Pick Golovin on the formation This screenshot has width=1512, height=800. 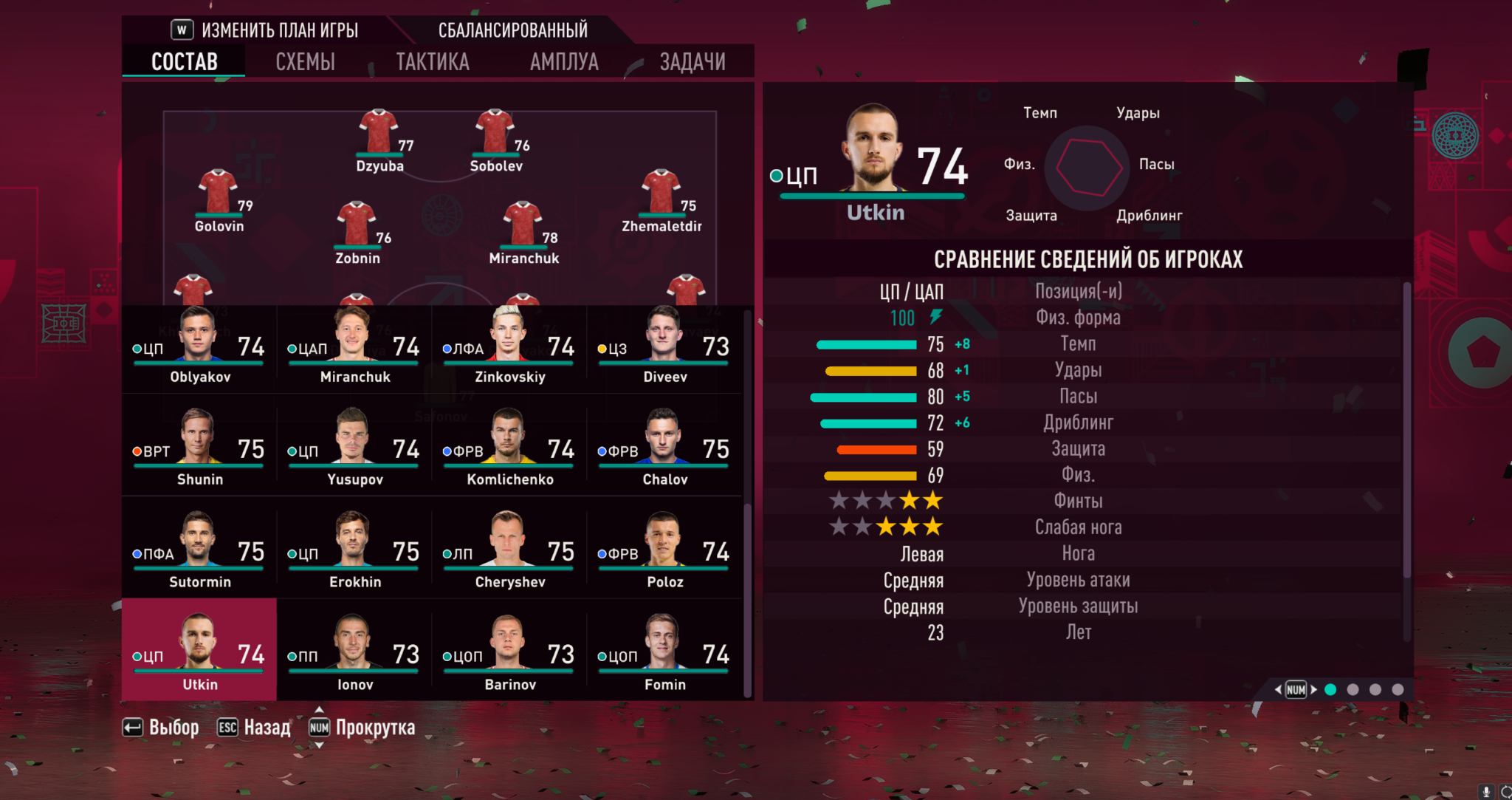point(219,201)
